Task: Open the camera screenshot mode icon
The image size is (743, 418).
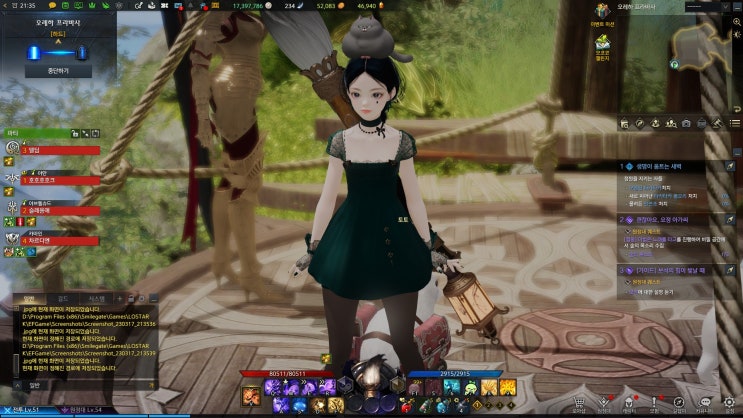Action: click(x=685, y=123)
